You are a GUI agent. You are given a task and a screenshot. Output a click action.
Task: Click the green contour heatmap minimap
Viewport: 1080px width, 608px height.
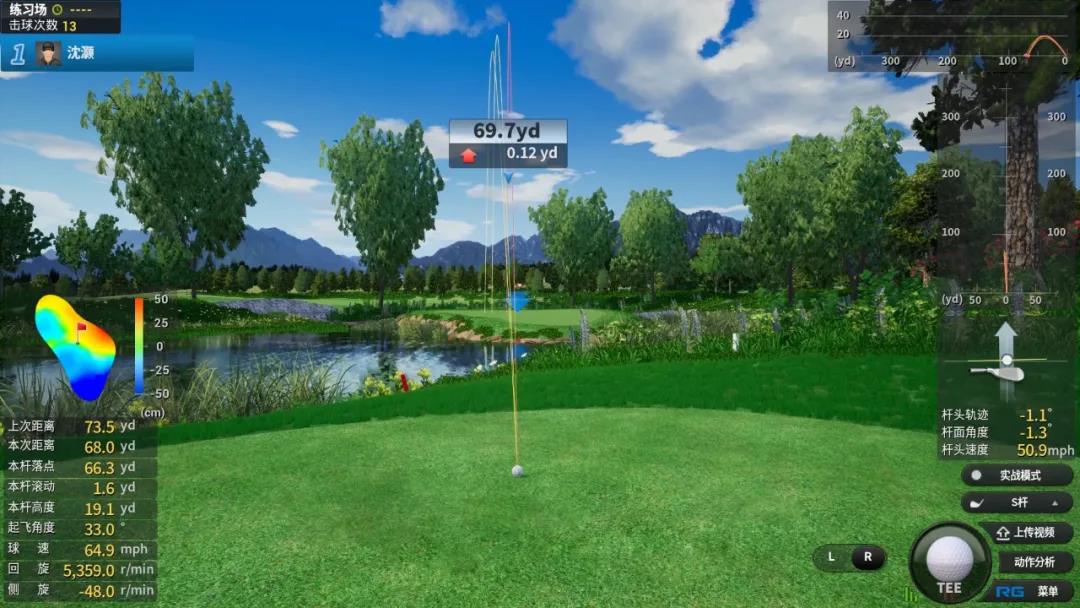click(75, 346)
